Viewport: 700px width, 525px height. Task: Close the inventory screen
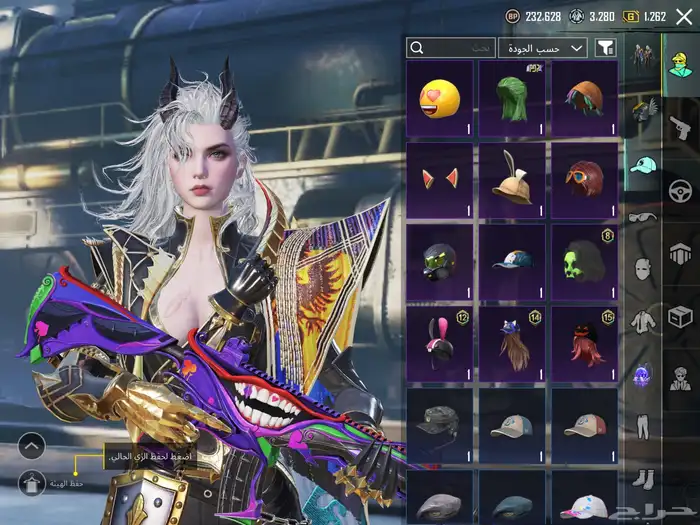684,16
